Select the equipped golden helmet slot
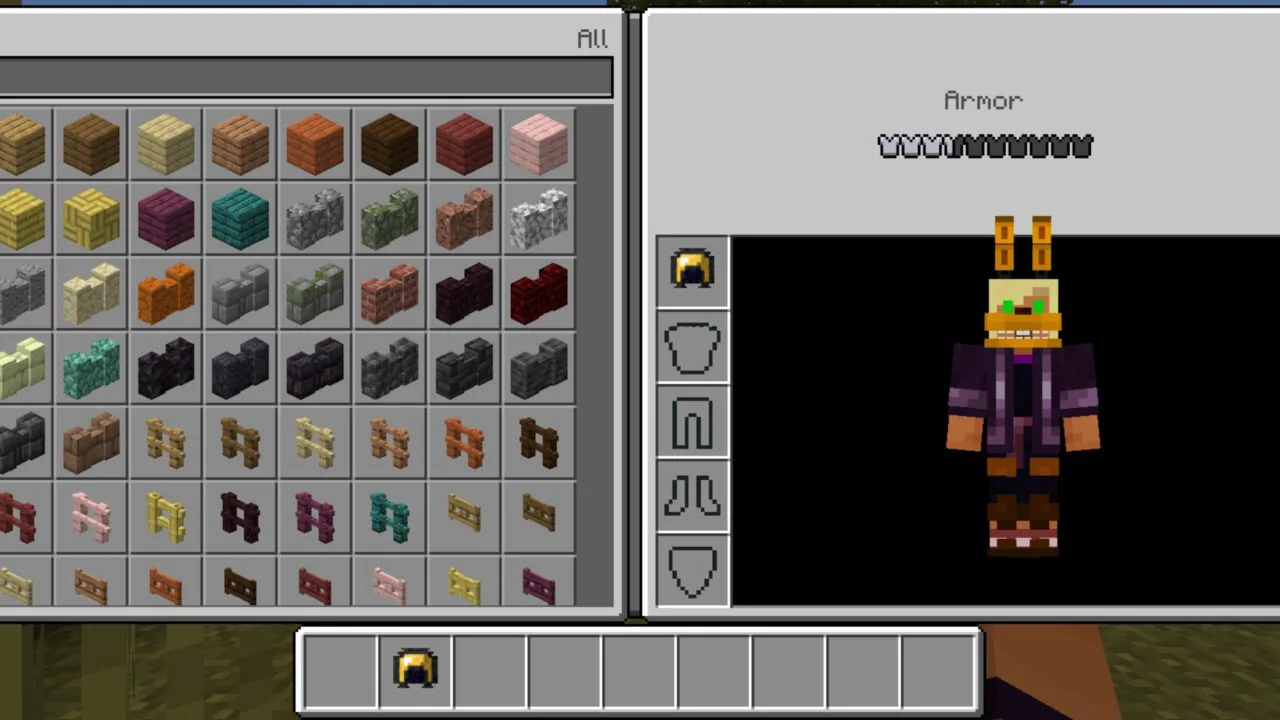Viewport: 1280px width, 720px height. 693,270
